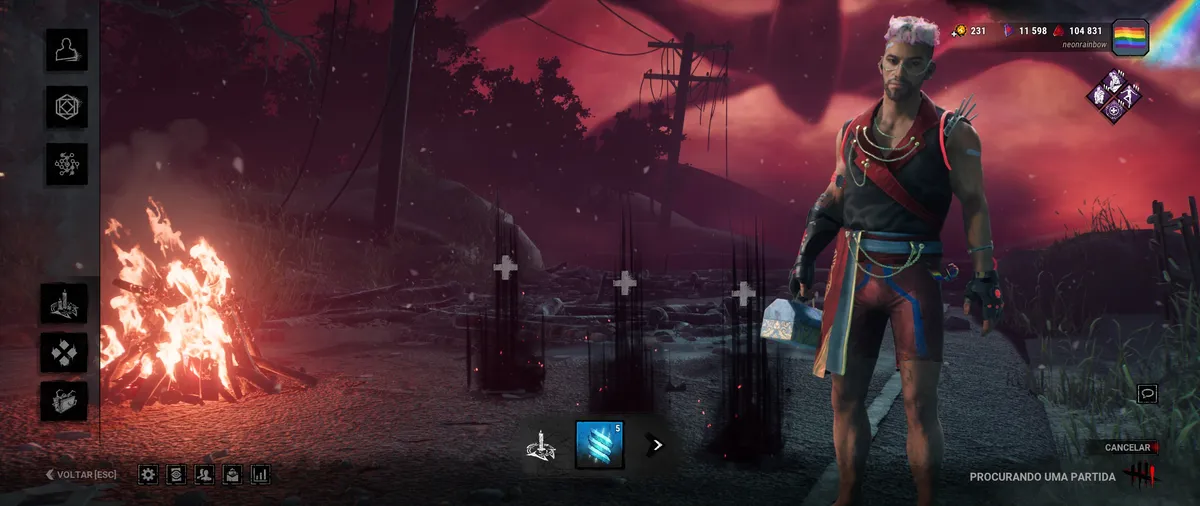Add Auric Cells via the gold currency icon
Viewport: 1200px width, 506px height.
point(958,31)
